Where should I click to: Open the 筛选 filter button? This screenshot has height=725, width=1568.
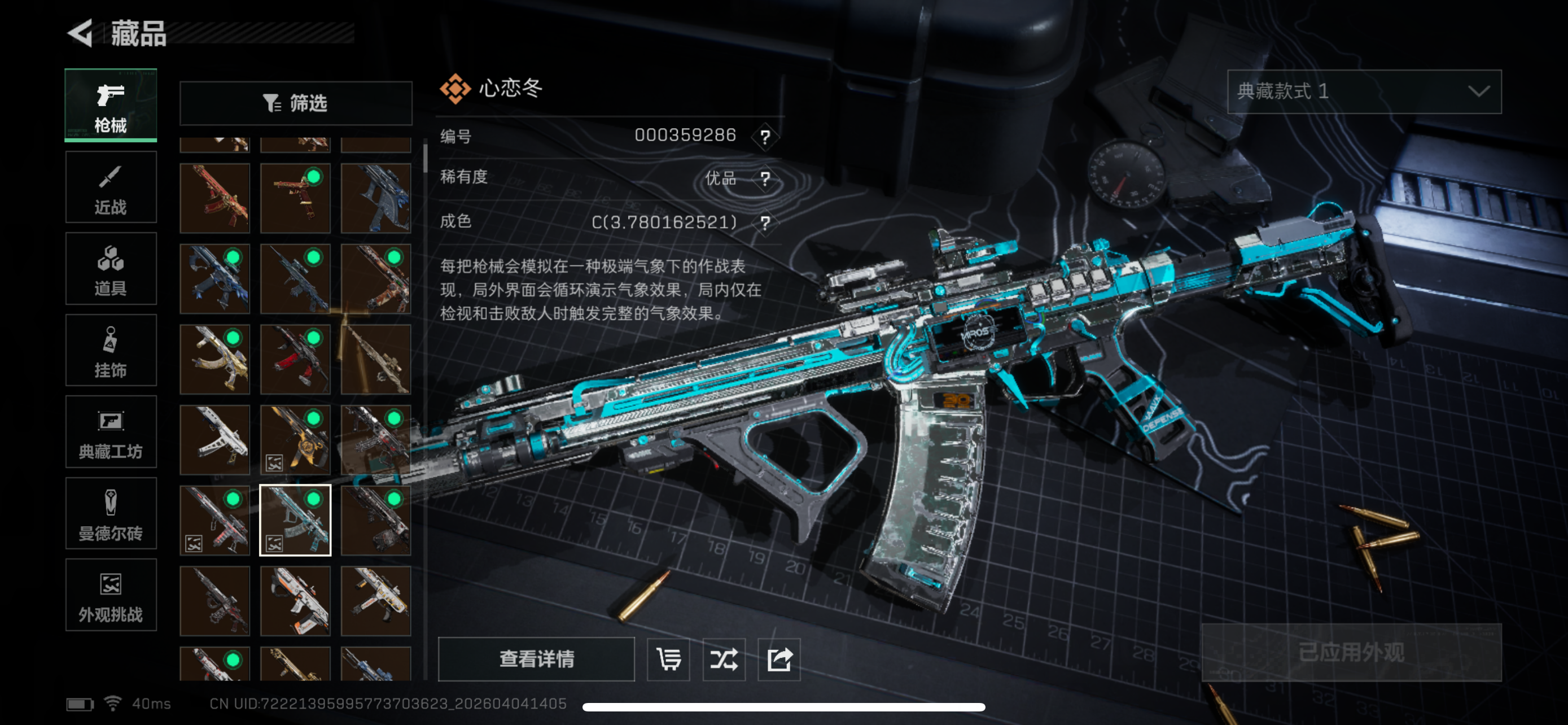pos(296,103)
